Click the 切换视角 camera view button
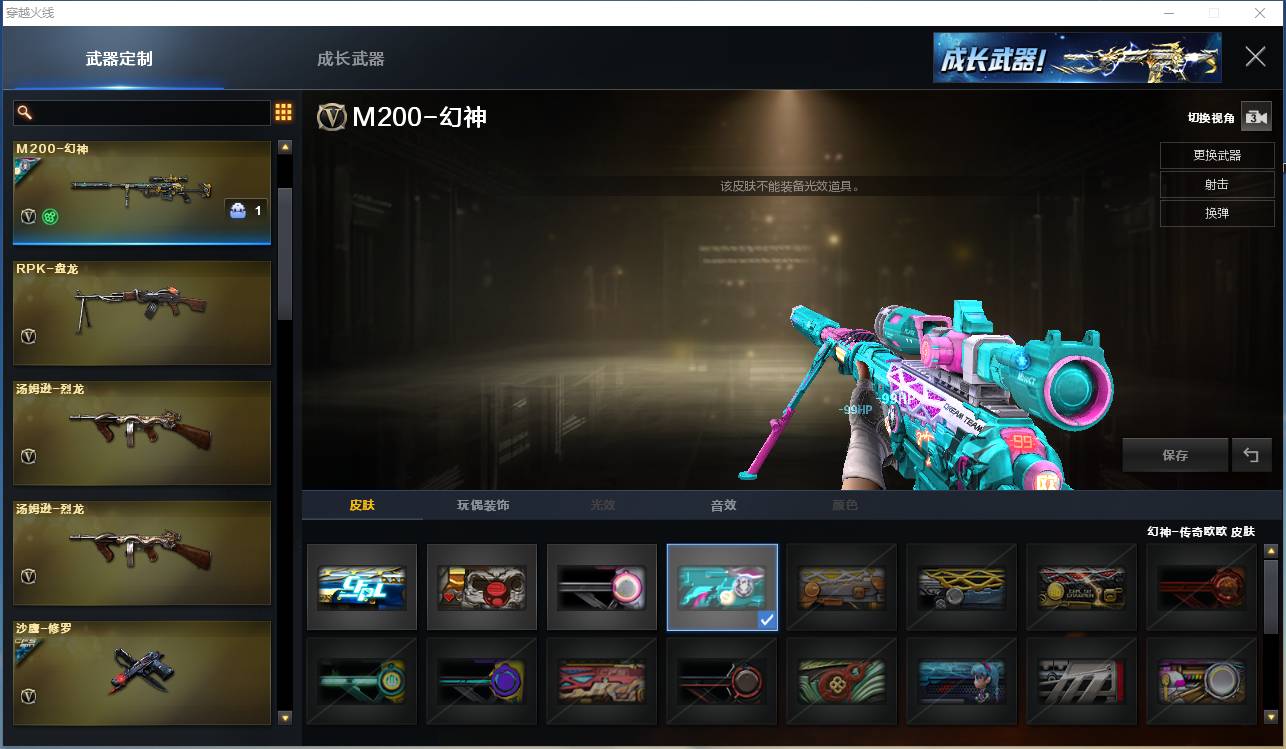1286x749 pixels. [1255, 117]
